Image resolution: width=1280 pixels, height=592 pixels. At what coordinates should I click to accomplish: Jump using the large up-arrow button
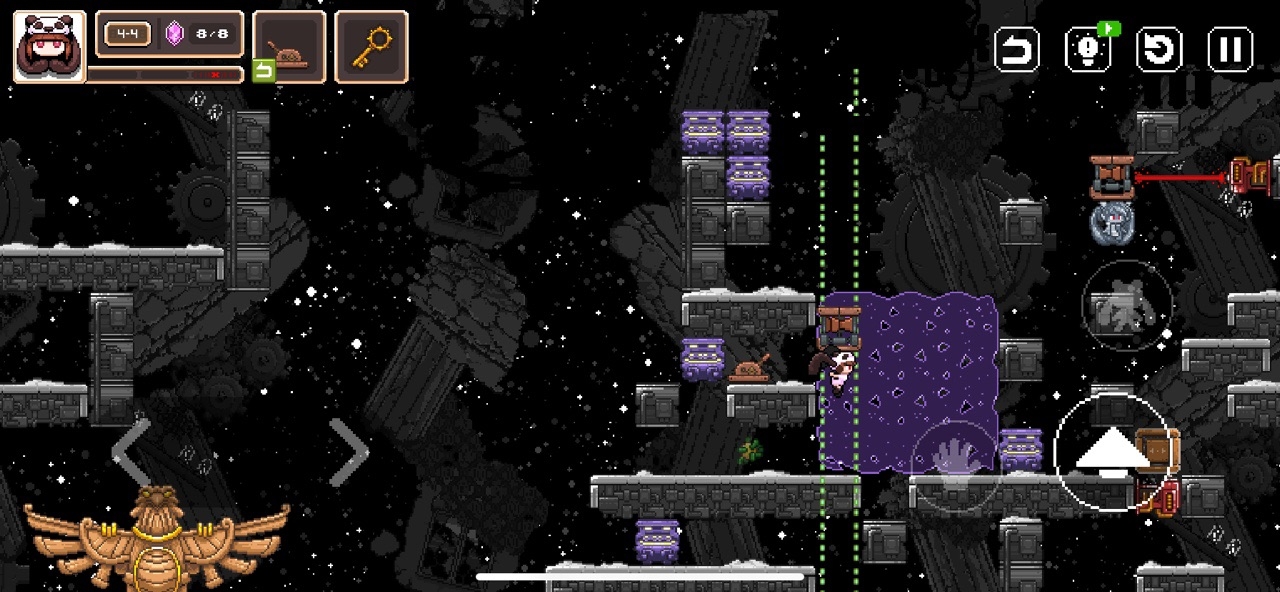pos(1111,452)
